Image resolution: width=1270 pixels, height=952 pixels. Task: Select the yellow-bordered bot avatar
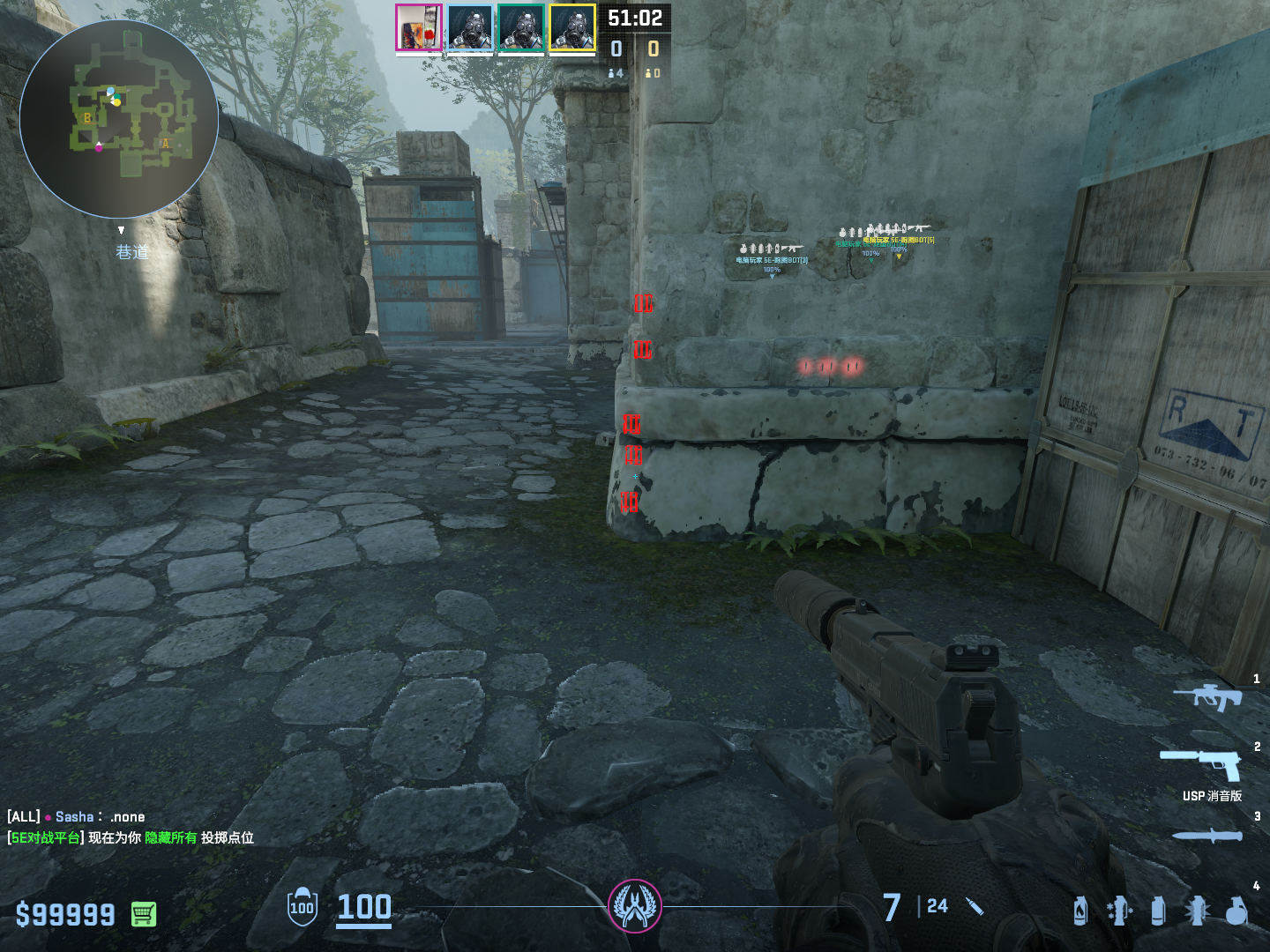pyautogui.click(x=572, y=27)
